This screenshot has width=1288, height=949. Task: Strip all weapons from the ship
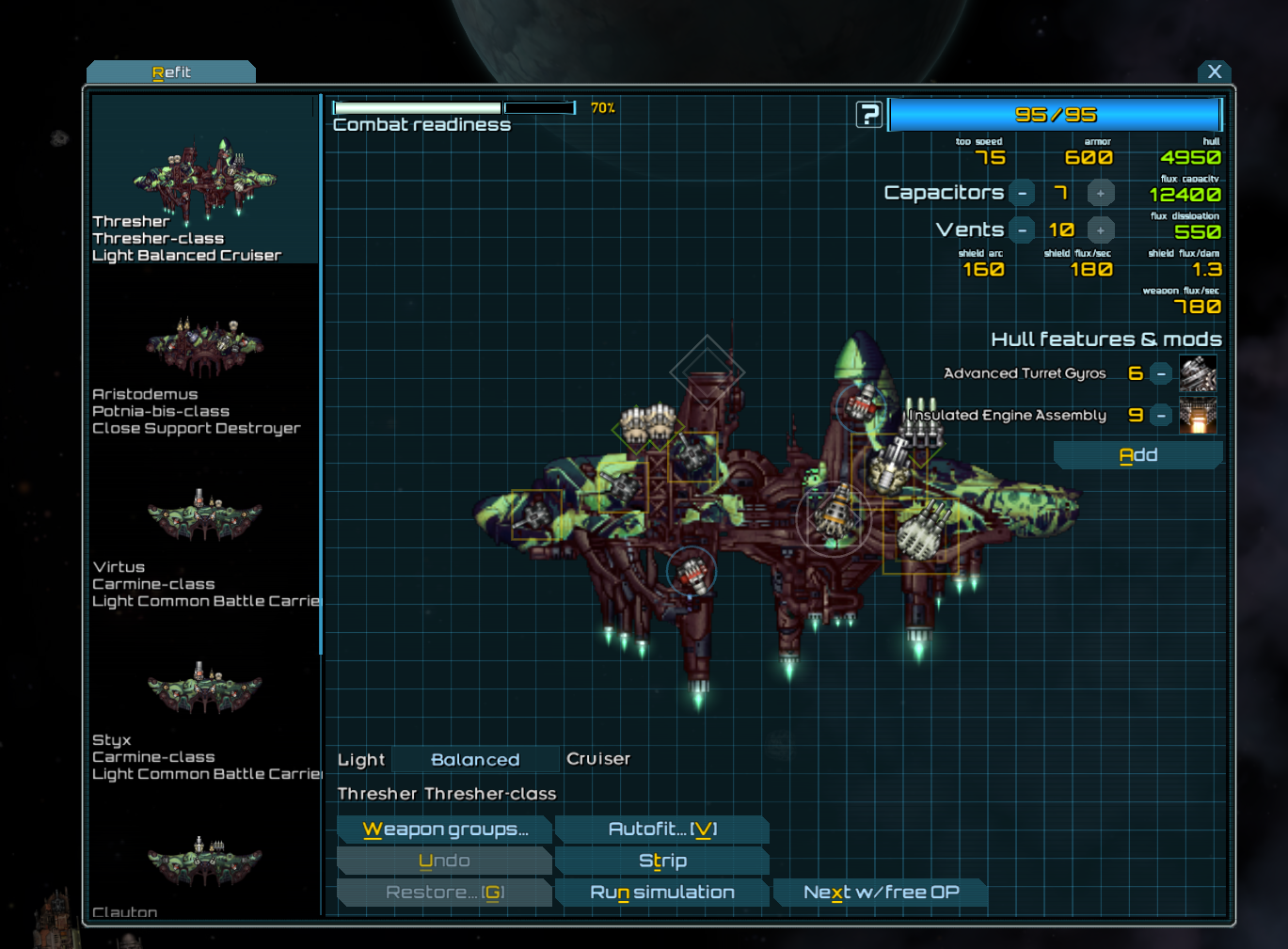tap(662, 861)
